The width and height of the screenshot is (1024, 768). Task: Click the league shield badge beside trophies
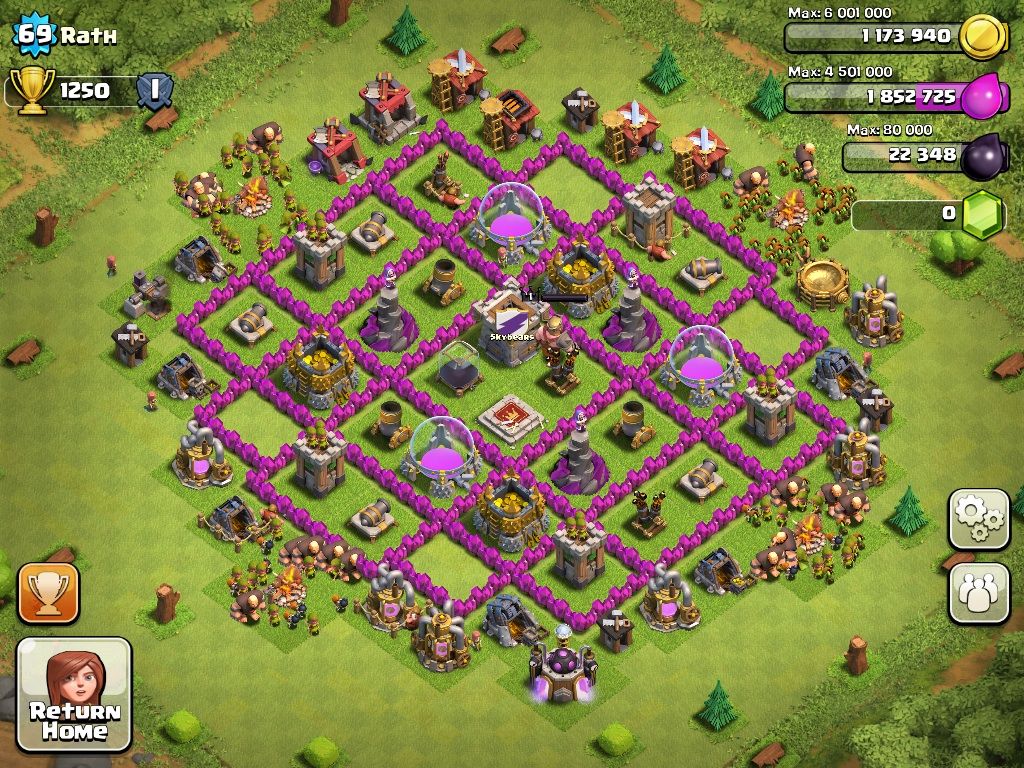pyautogui.click(x=154, y=91)
